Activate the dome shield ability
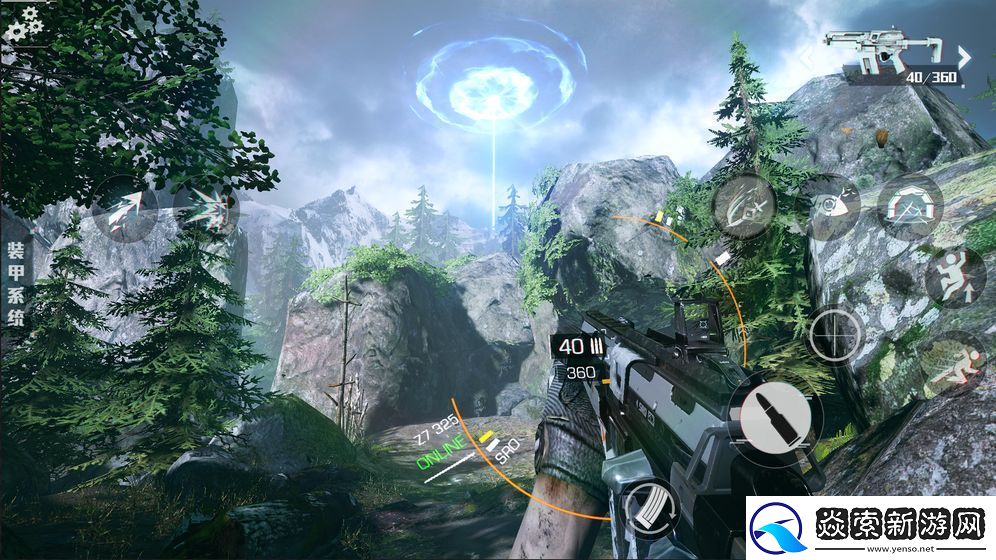Screen dimensions: 996x560 tap(909, 207)
